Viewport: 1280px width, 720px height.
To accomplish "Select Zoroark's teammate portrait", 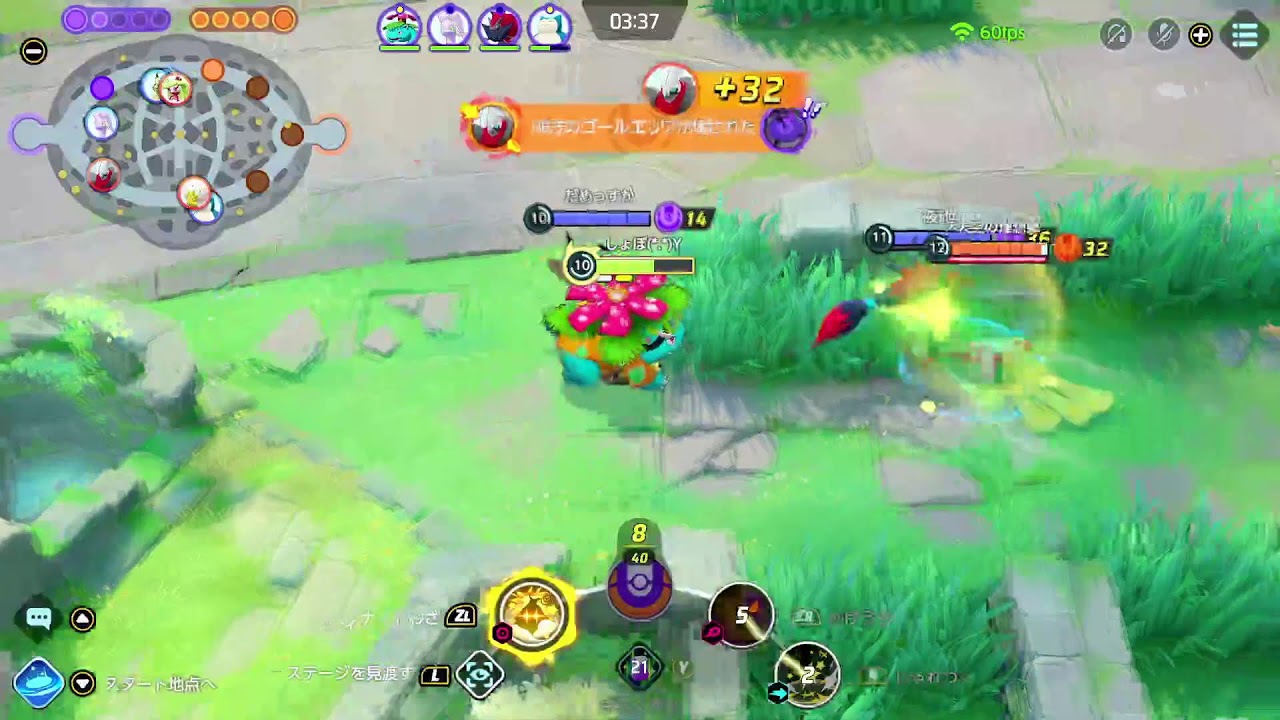I will (x=498, y=26).
